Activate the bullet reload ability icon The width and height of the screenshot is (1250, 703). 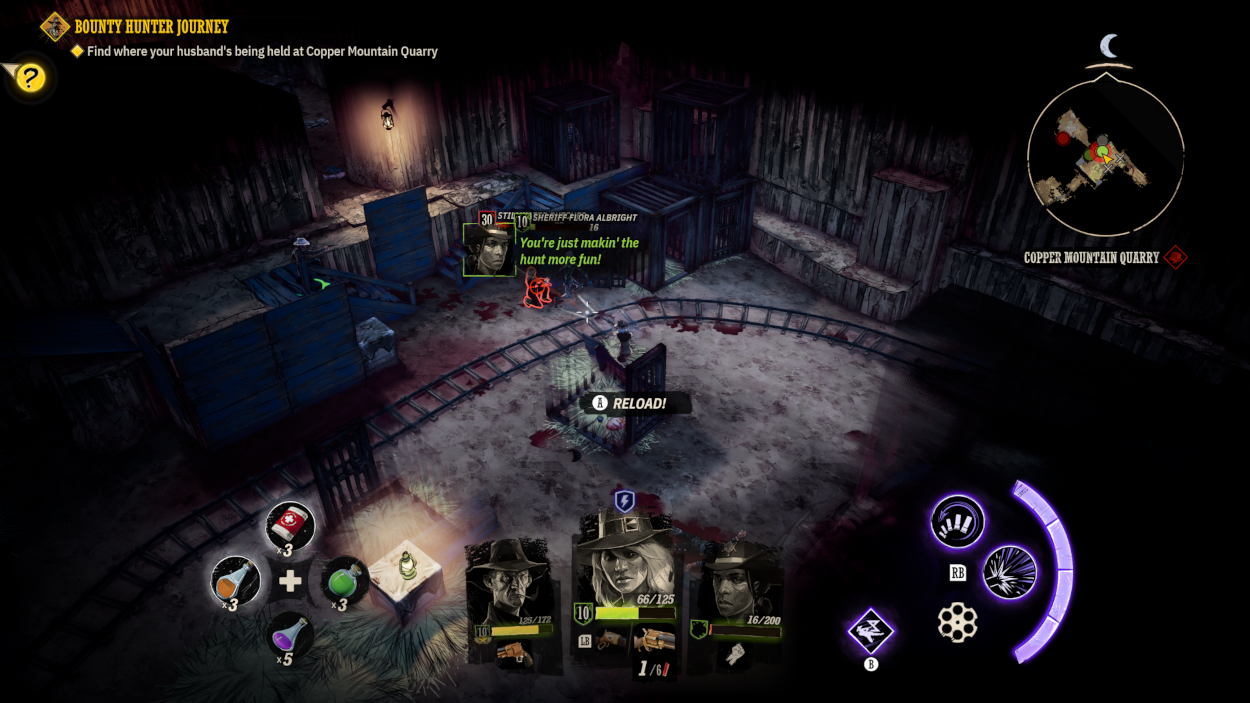(x=957, y=521)
